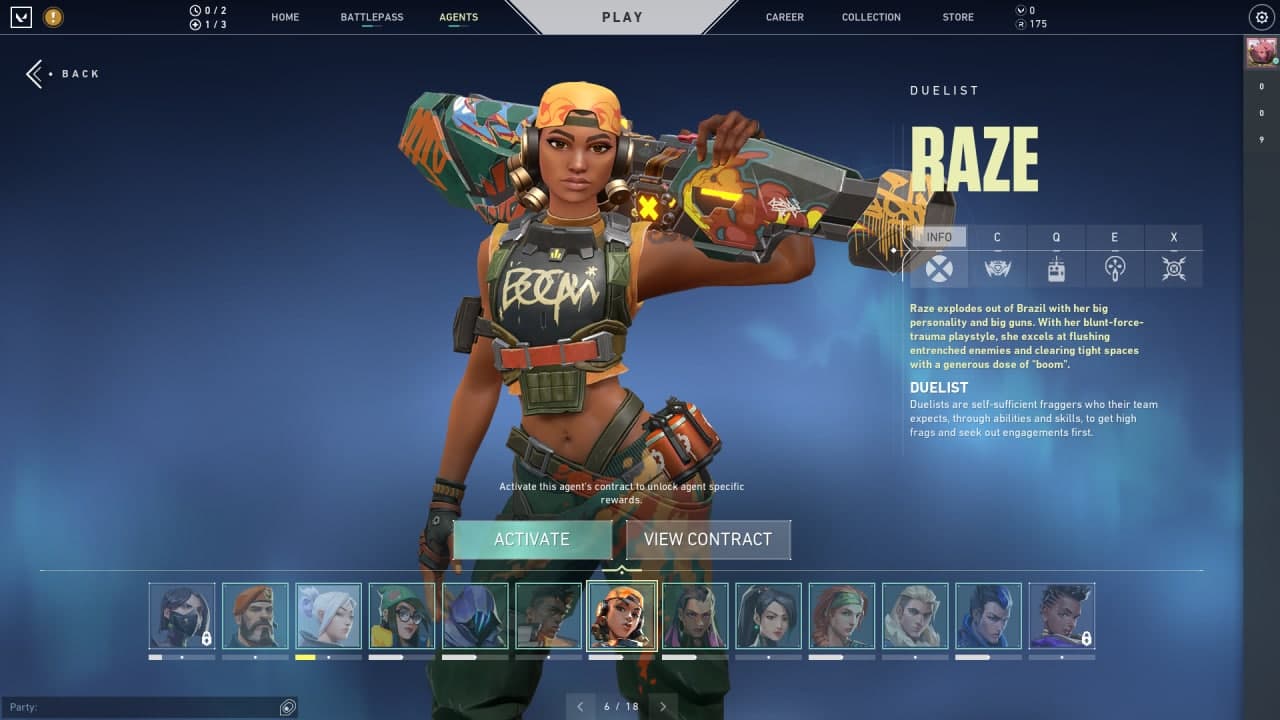The width and height of the screenshot is (1280, 720).
Task: Show Raze's C ability details
Action: click(997, 257)
